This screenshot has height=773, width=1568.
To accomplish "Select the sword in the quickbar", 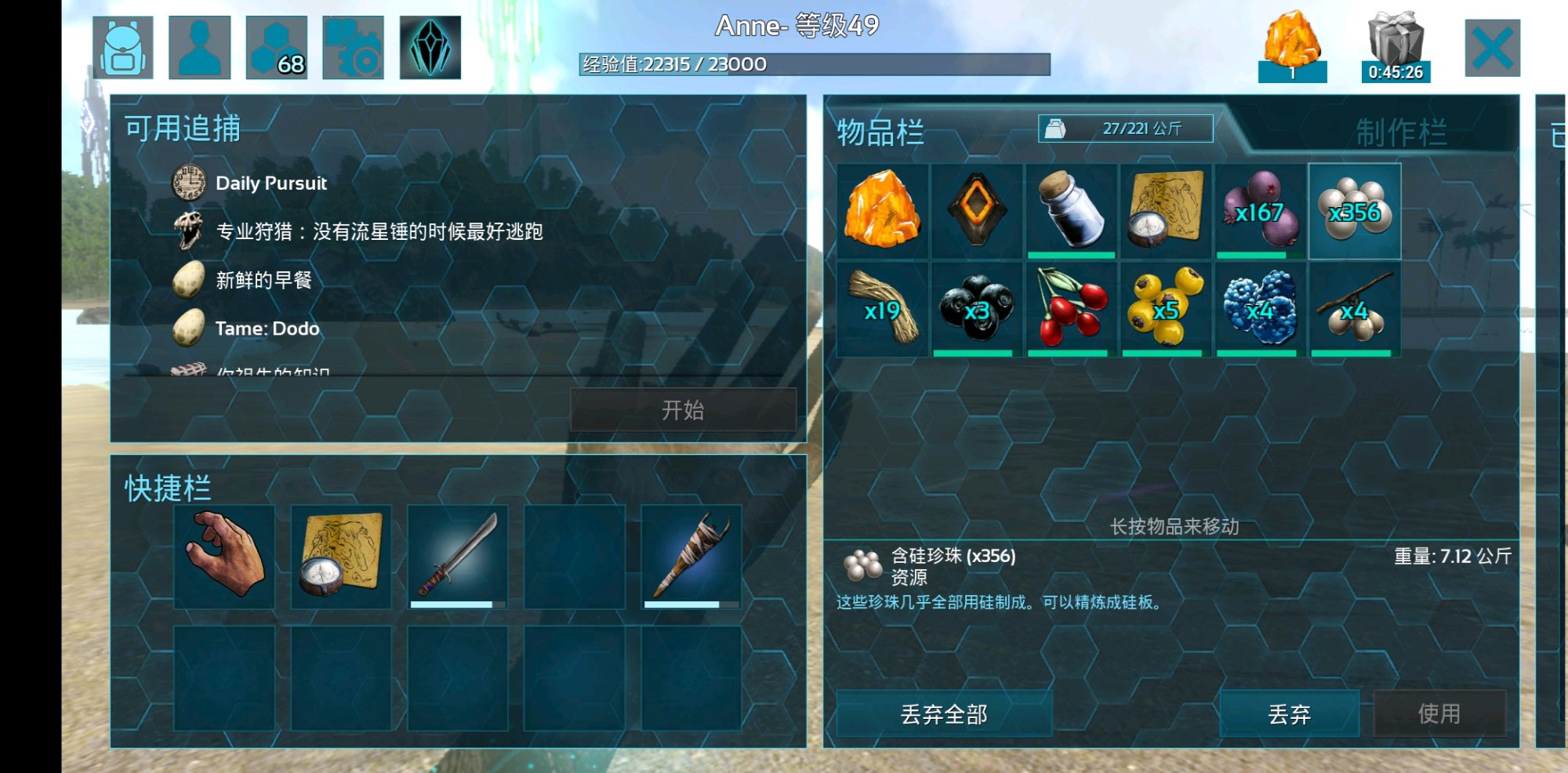I will (x=459, y=557).
